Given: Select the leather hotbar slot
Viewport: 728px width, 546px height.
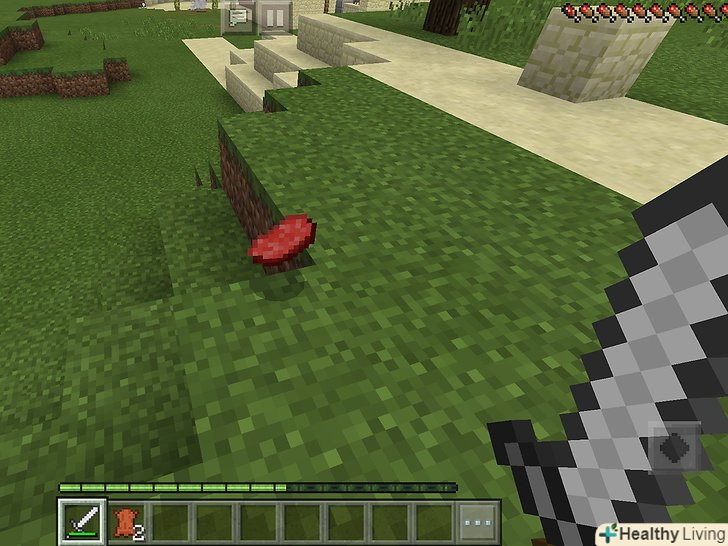Looking at the screenshot, I should 124,521.
